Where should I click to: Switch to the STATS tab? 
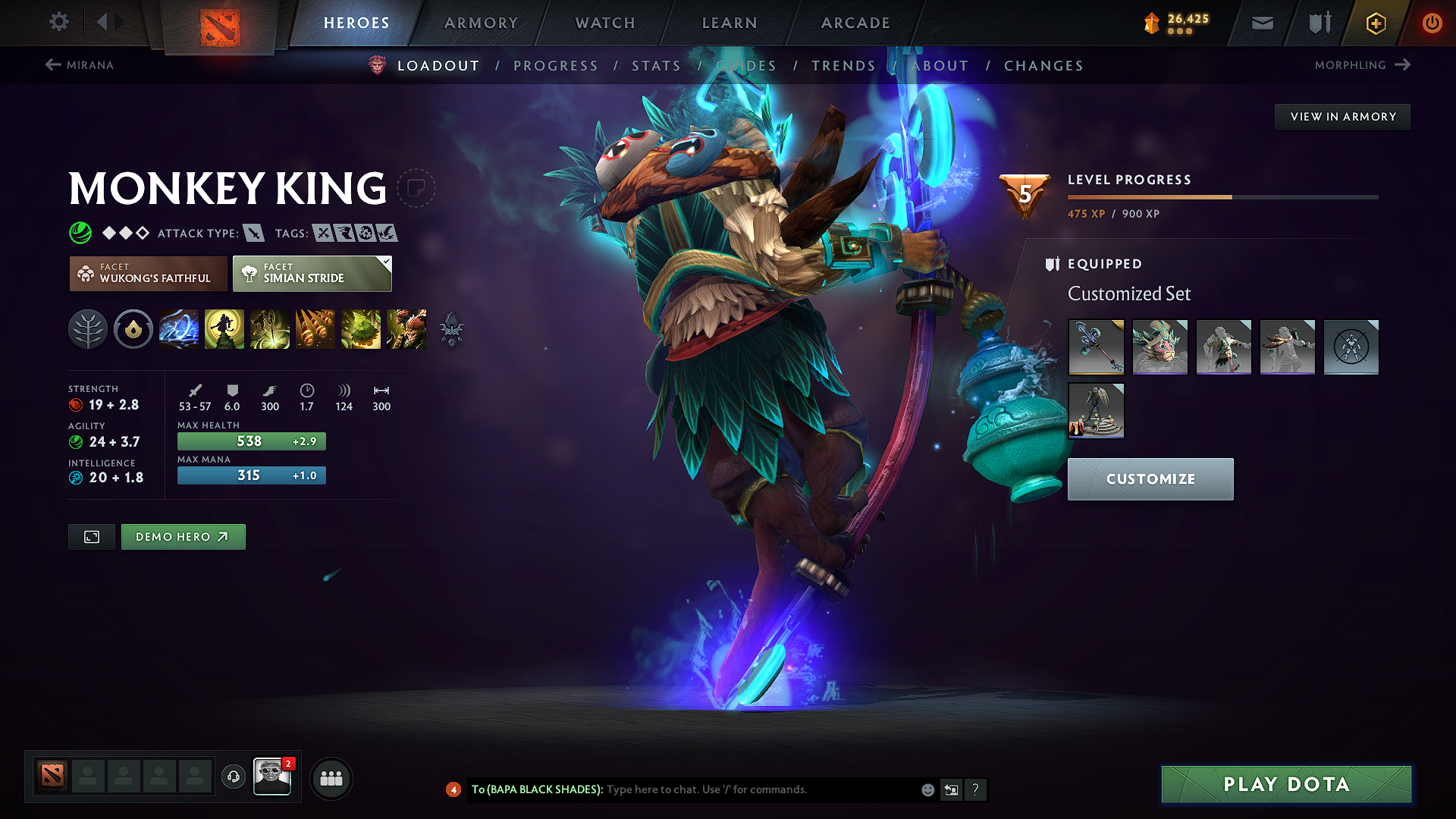[x=657, y=65]
